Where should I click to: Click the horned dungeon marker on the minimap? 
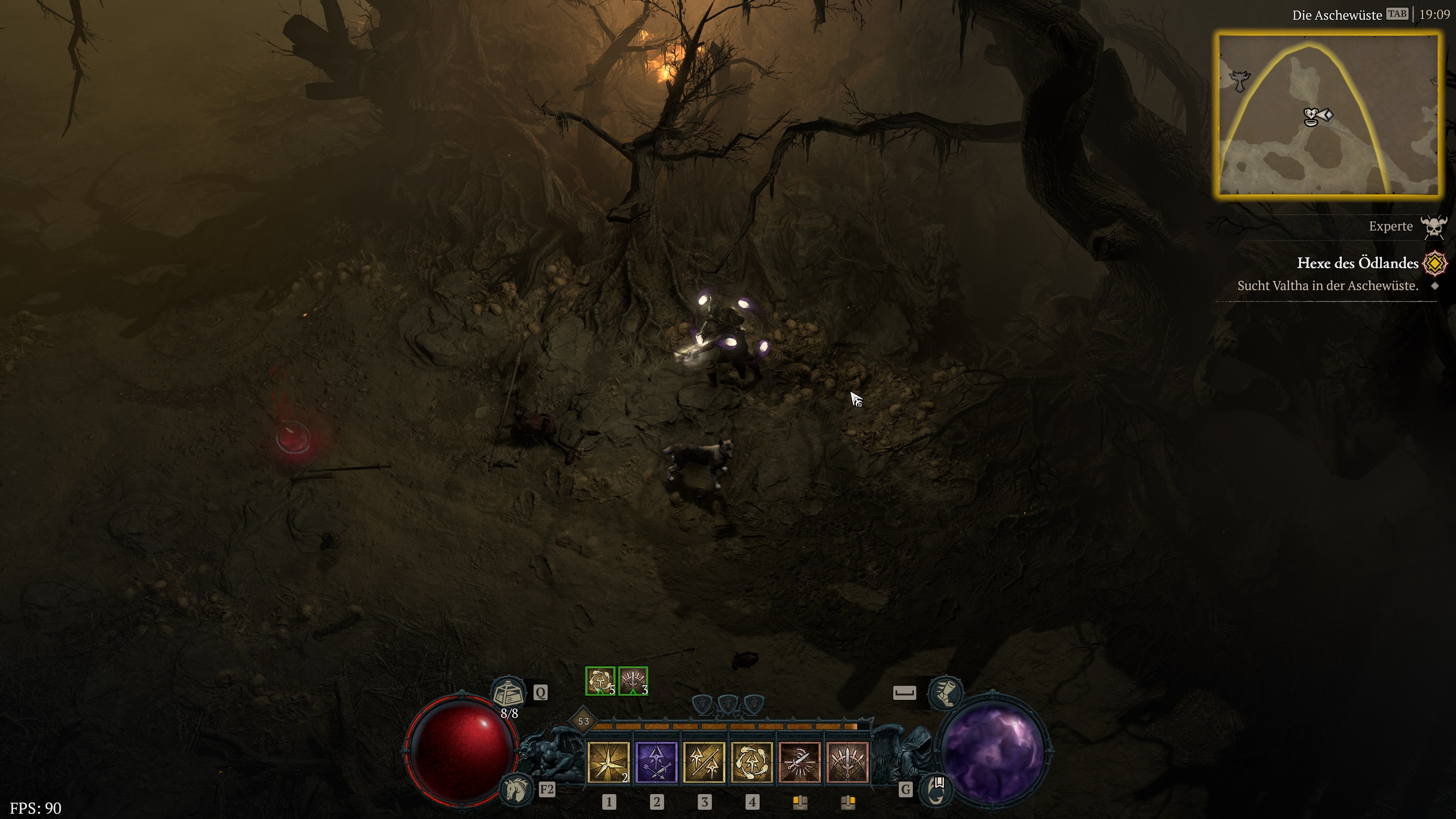(x=1240, y=81)
